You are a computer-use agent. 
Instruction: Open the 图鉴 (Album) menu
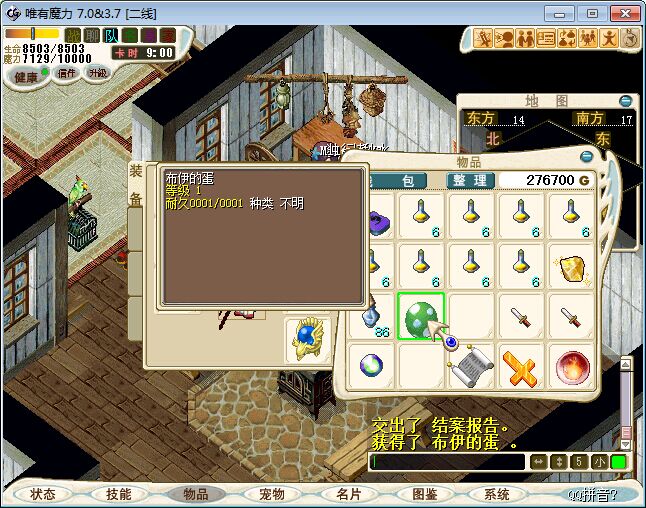(424, 494)
